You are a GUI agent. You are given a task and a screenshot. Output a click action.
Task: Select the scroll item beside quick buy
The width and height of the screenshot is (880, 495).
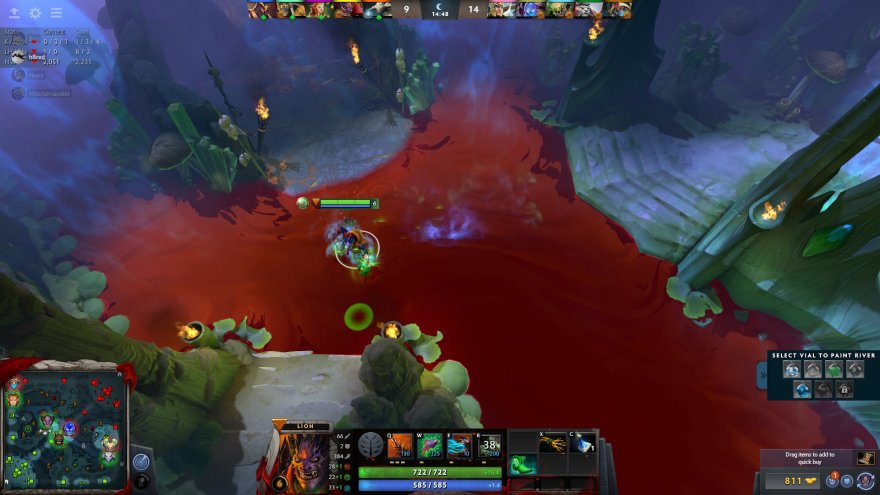pos(865,459)
